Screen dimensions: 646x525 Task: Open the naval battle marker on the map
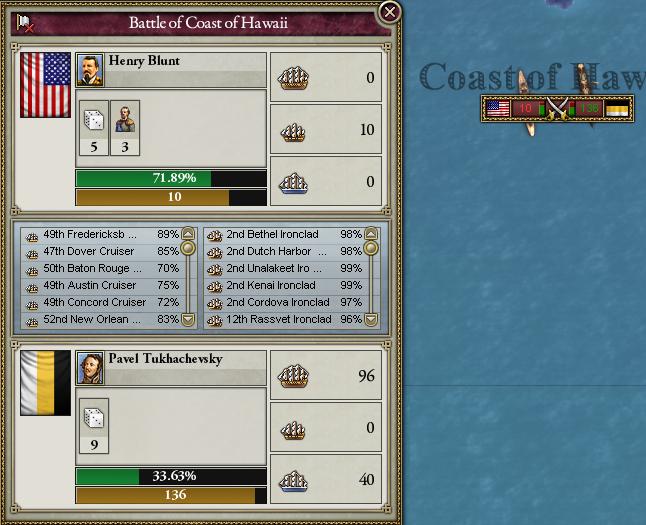point(557,108)
